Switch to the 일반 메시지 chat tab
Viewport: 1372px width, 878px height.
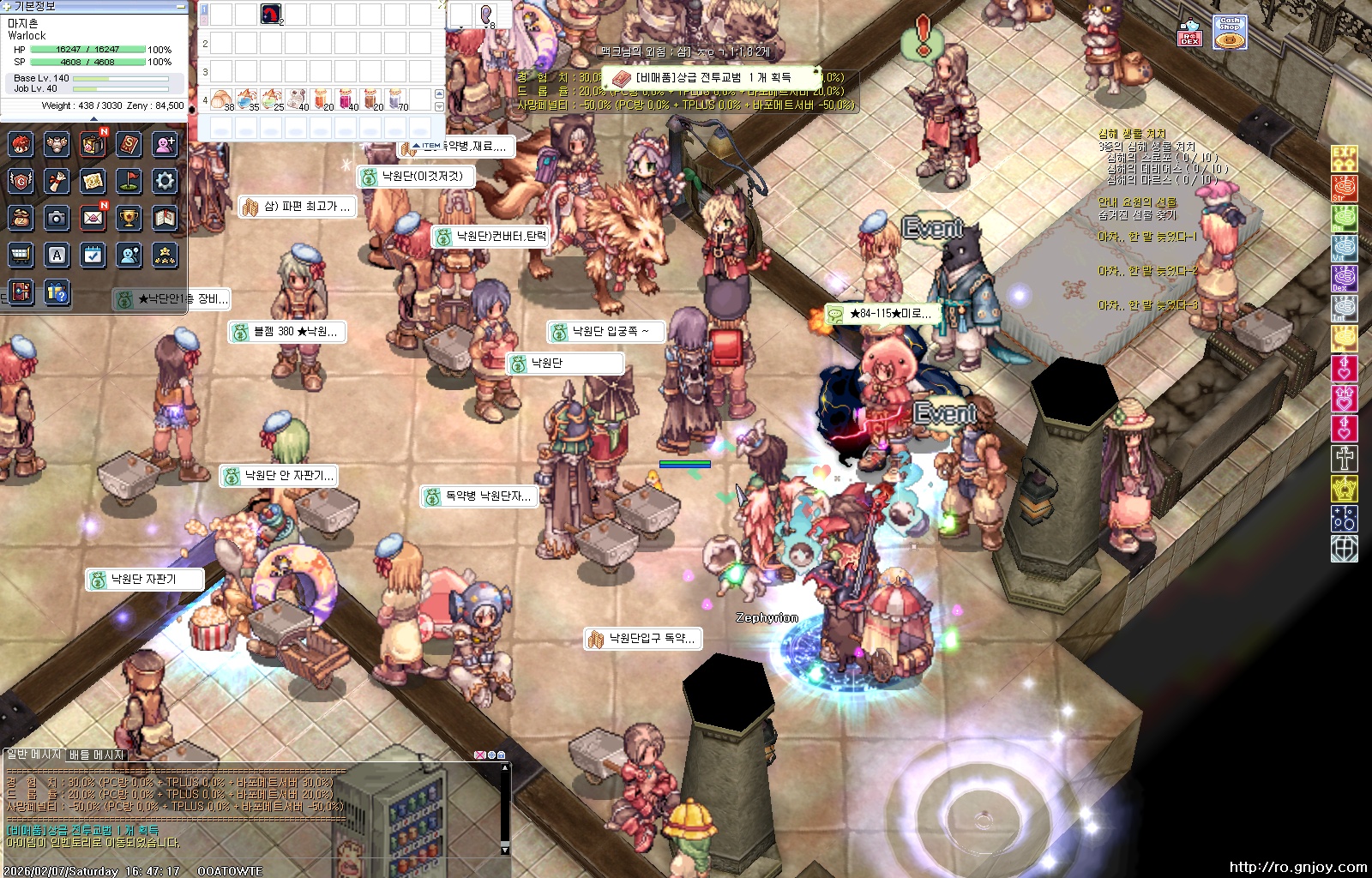coord(33,755)
